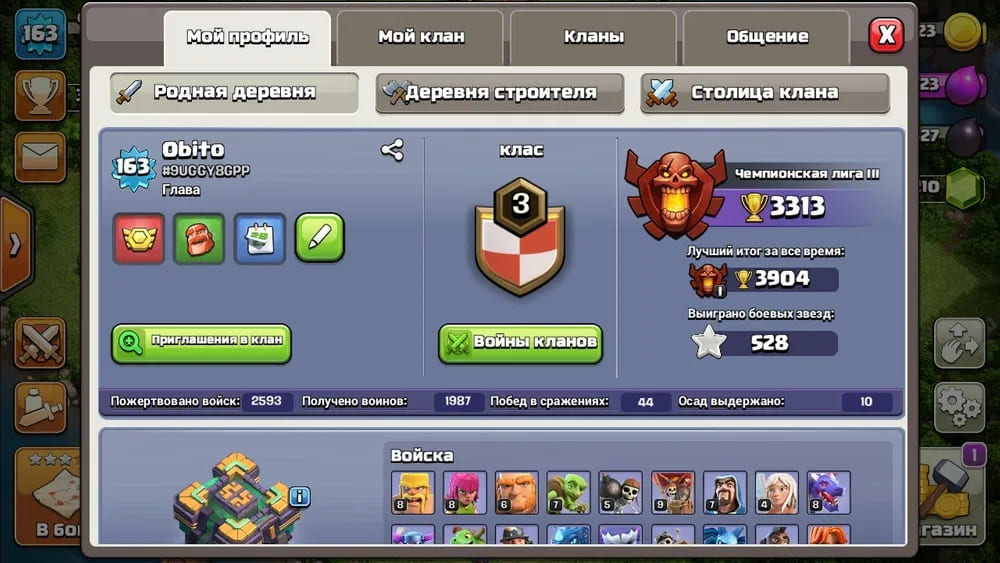Click the Войны кланов button
The width and height of the screenshot is (1000, 563).
[x=520, y=342]
